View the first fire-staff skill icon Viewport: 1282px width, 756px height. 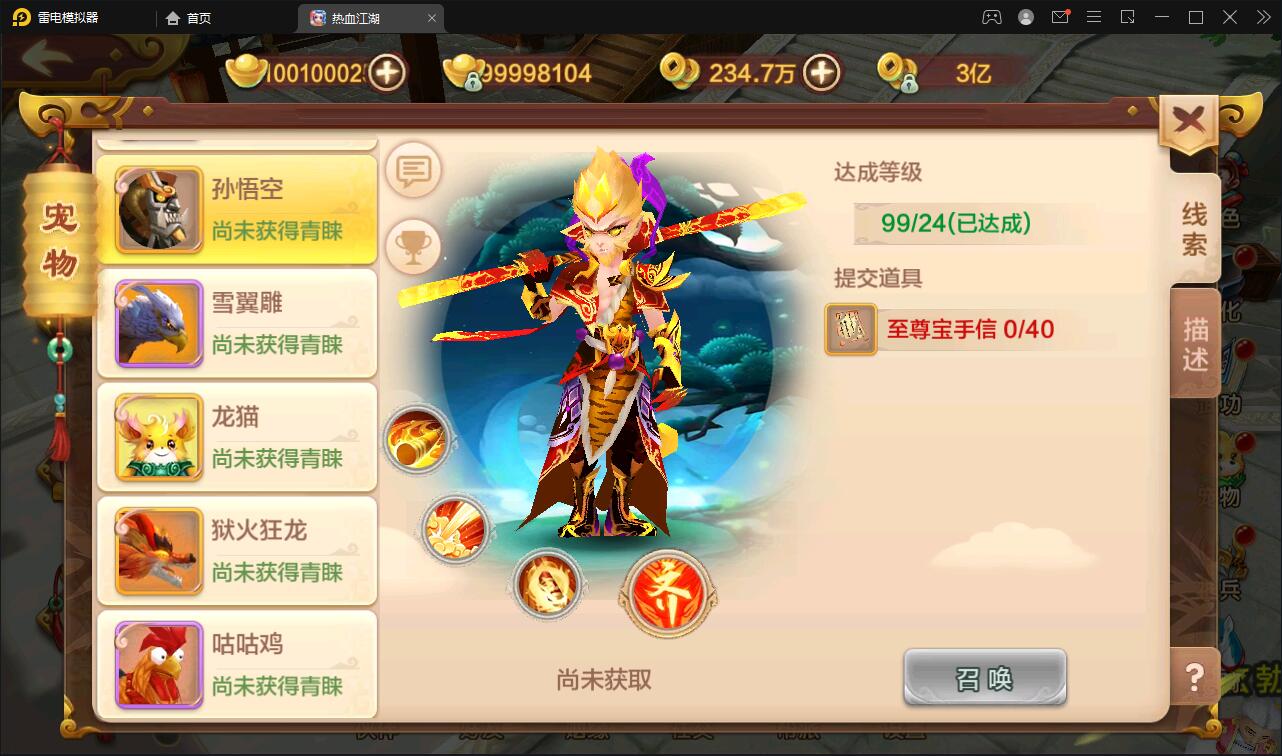419,440
